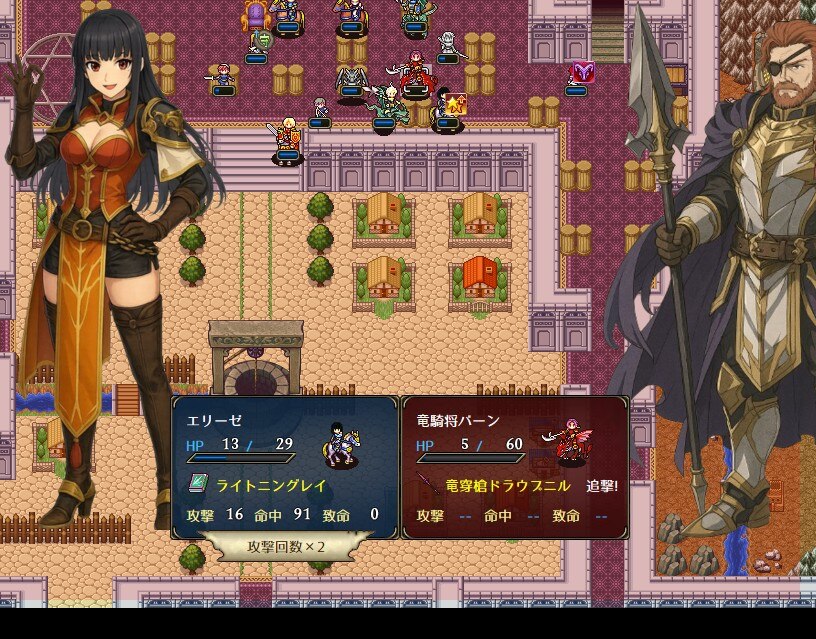Click the エリーゼ attacker forecast panel
Viewport: 816px width, 639px height.
point(286,466)
